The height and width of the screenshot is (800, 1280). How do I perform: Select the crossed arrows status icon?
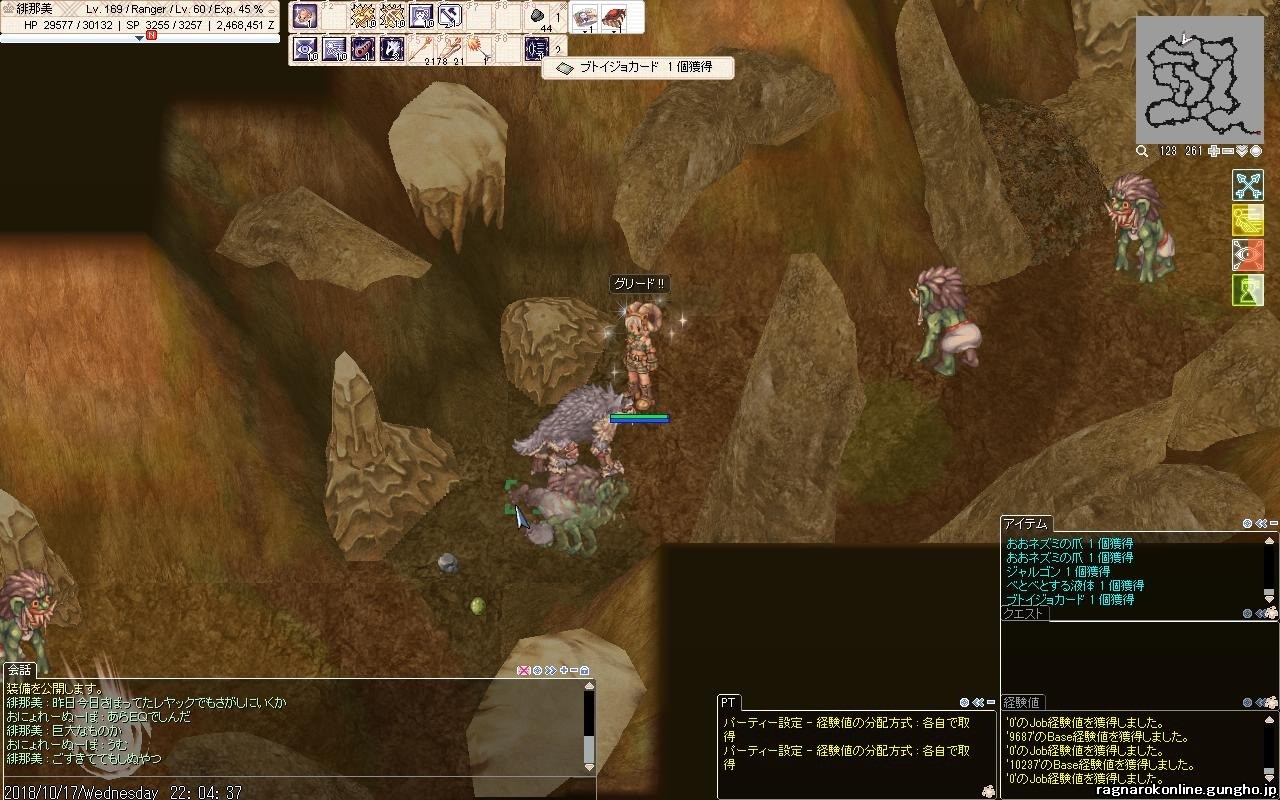(1247, 185)
